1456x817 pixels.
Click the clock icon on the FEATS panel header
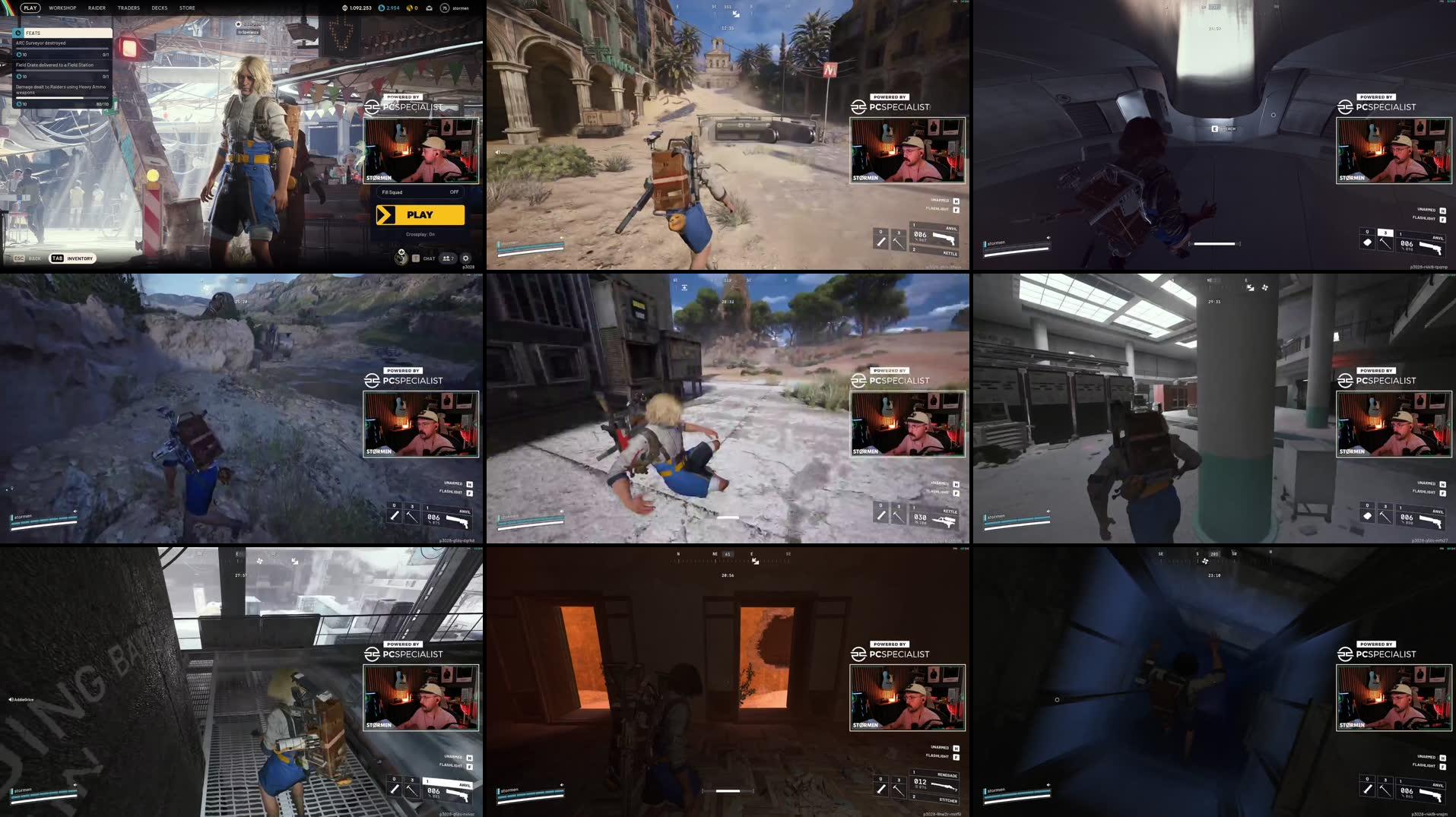18,33
